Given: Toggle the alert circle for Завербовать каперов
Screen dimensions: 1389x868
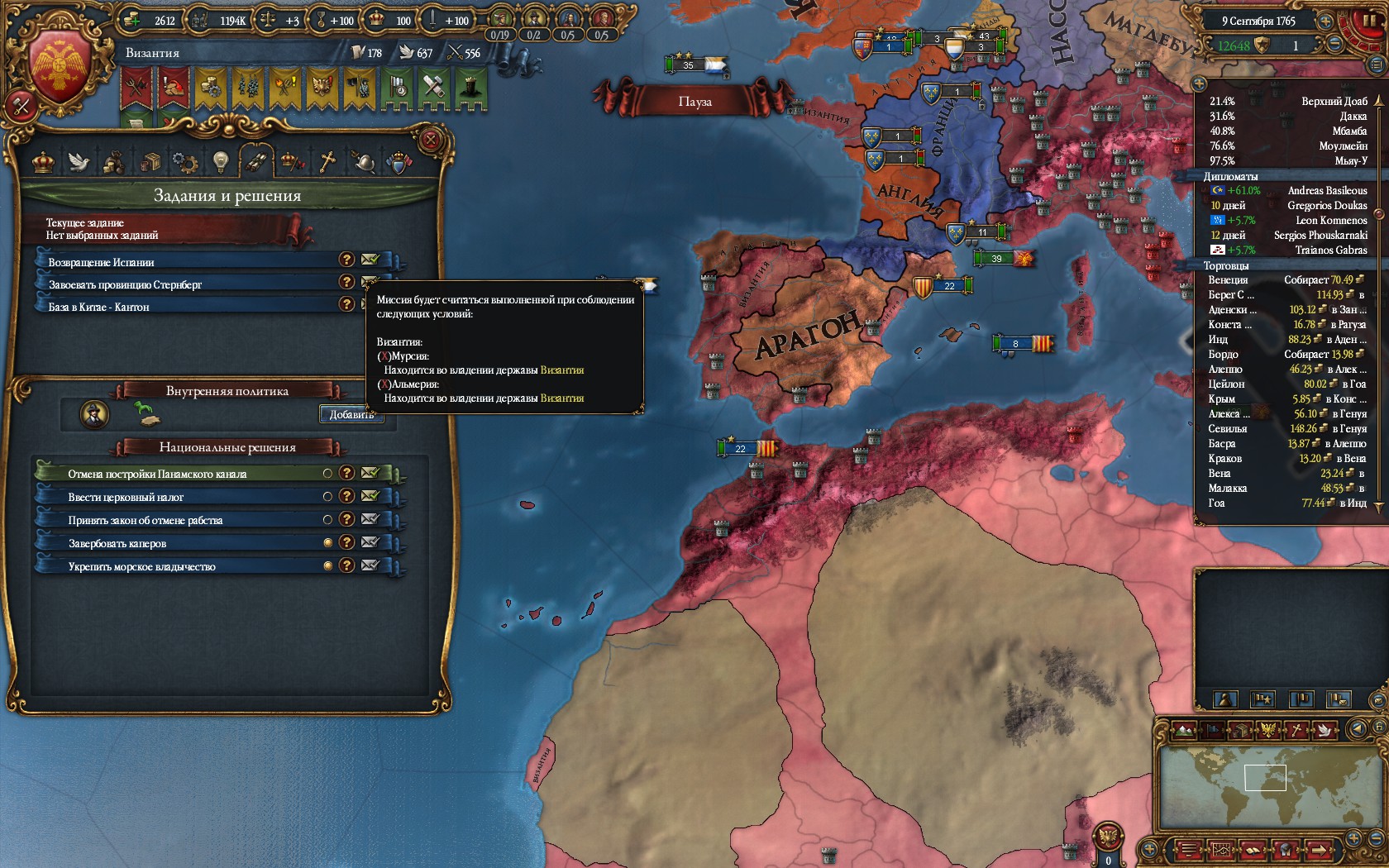Looking at the screenshot, I should click(x=327, y=542).
